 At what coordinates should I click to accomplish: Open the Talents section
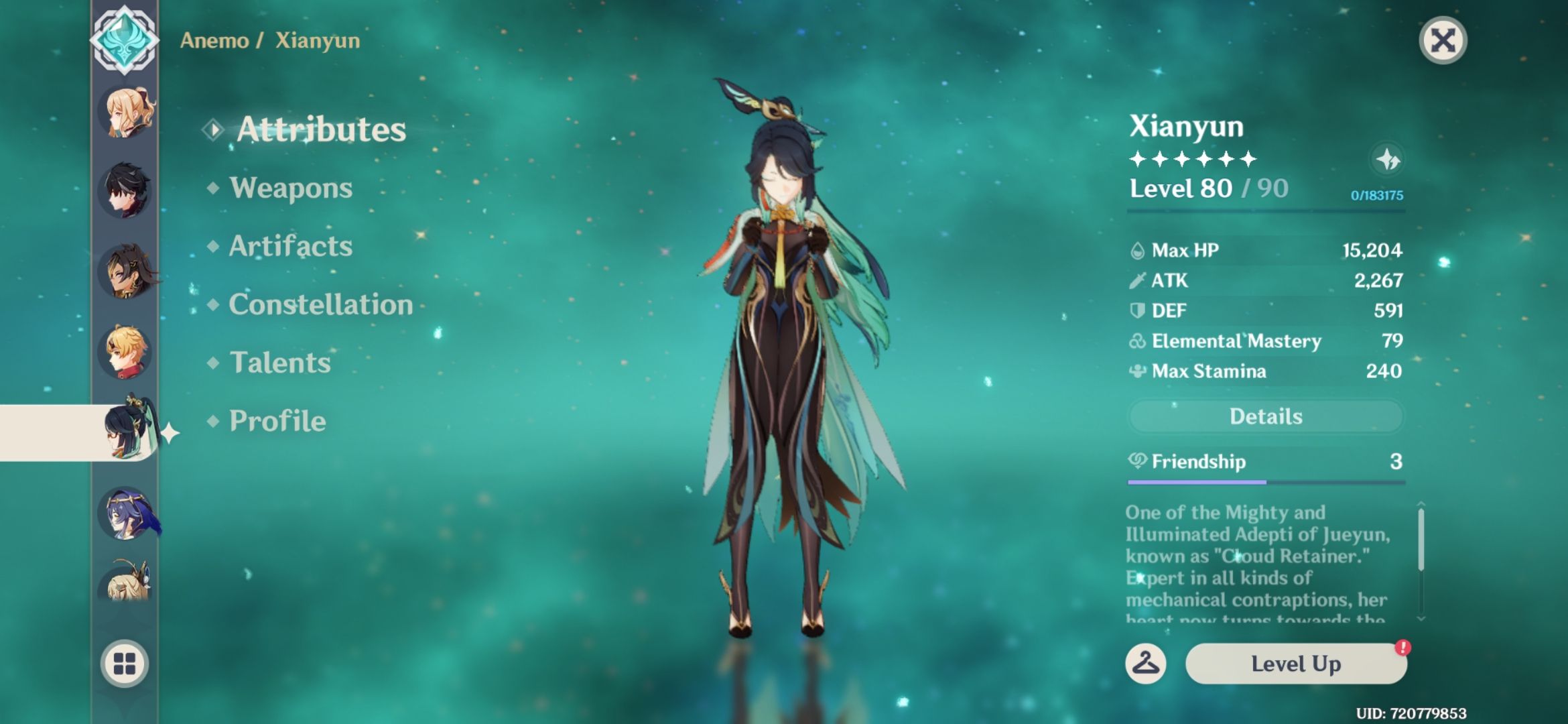[x=278, y=363]
